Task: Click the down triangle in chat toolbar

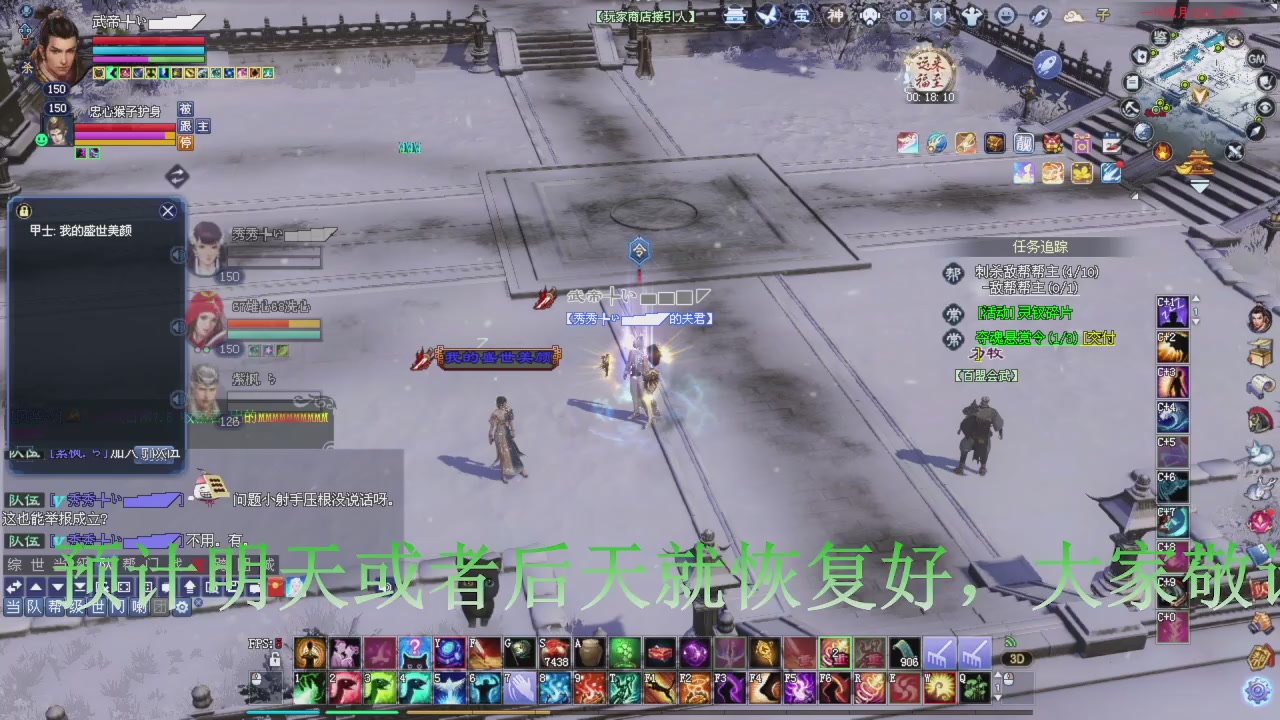Action: pos(57,587)
